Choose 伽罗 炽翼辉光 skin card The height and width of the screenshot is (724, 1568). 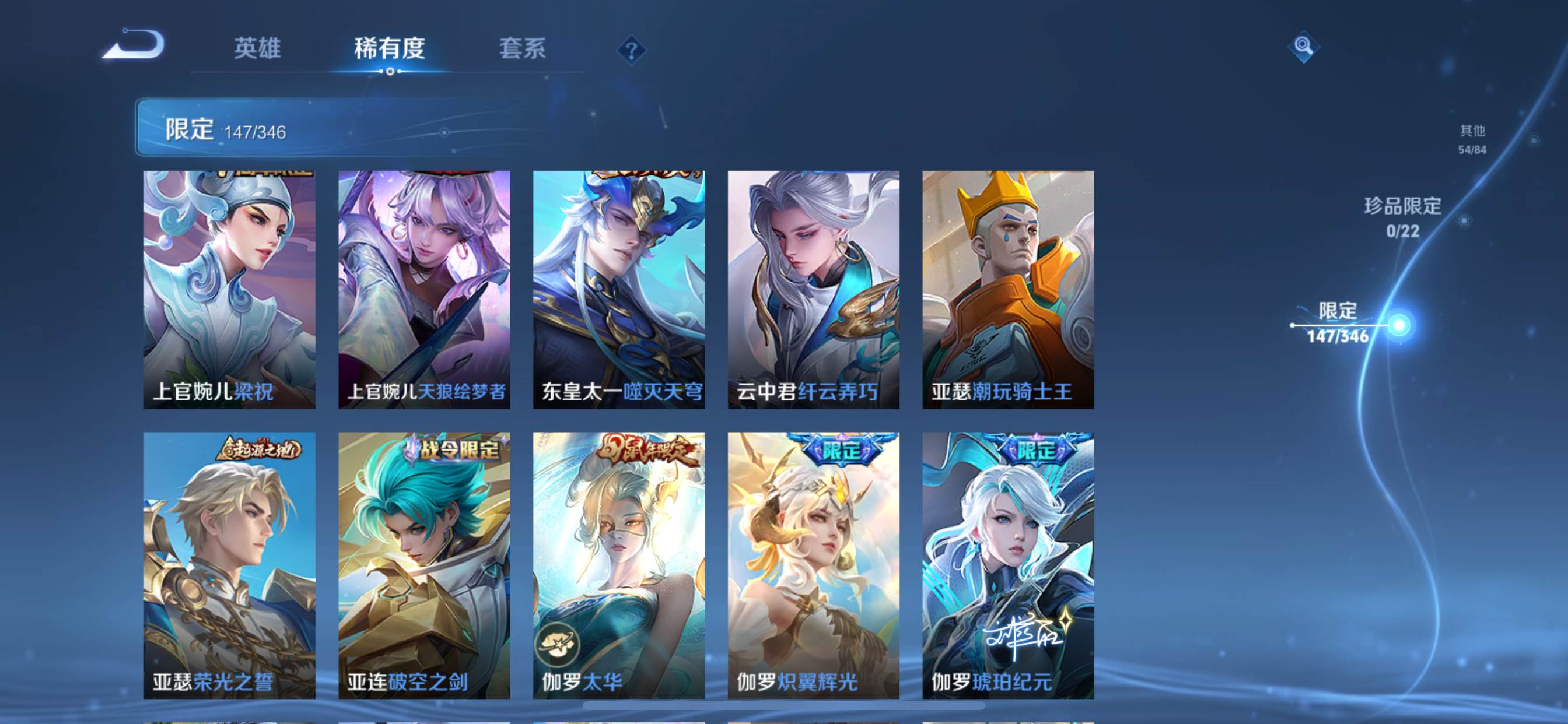point(814,565)
